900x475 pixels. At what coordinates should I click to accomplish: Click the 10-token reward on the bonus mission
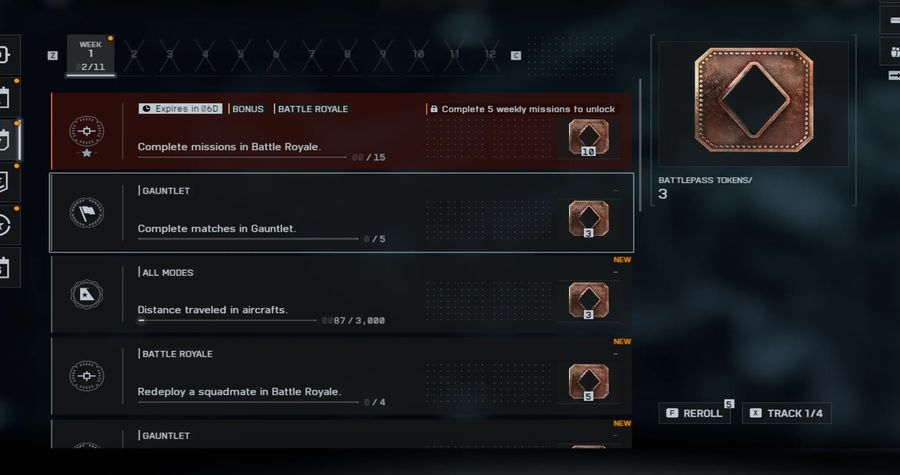[588, 137]
